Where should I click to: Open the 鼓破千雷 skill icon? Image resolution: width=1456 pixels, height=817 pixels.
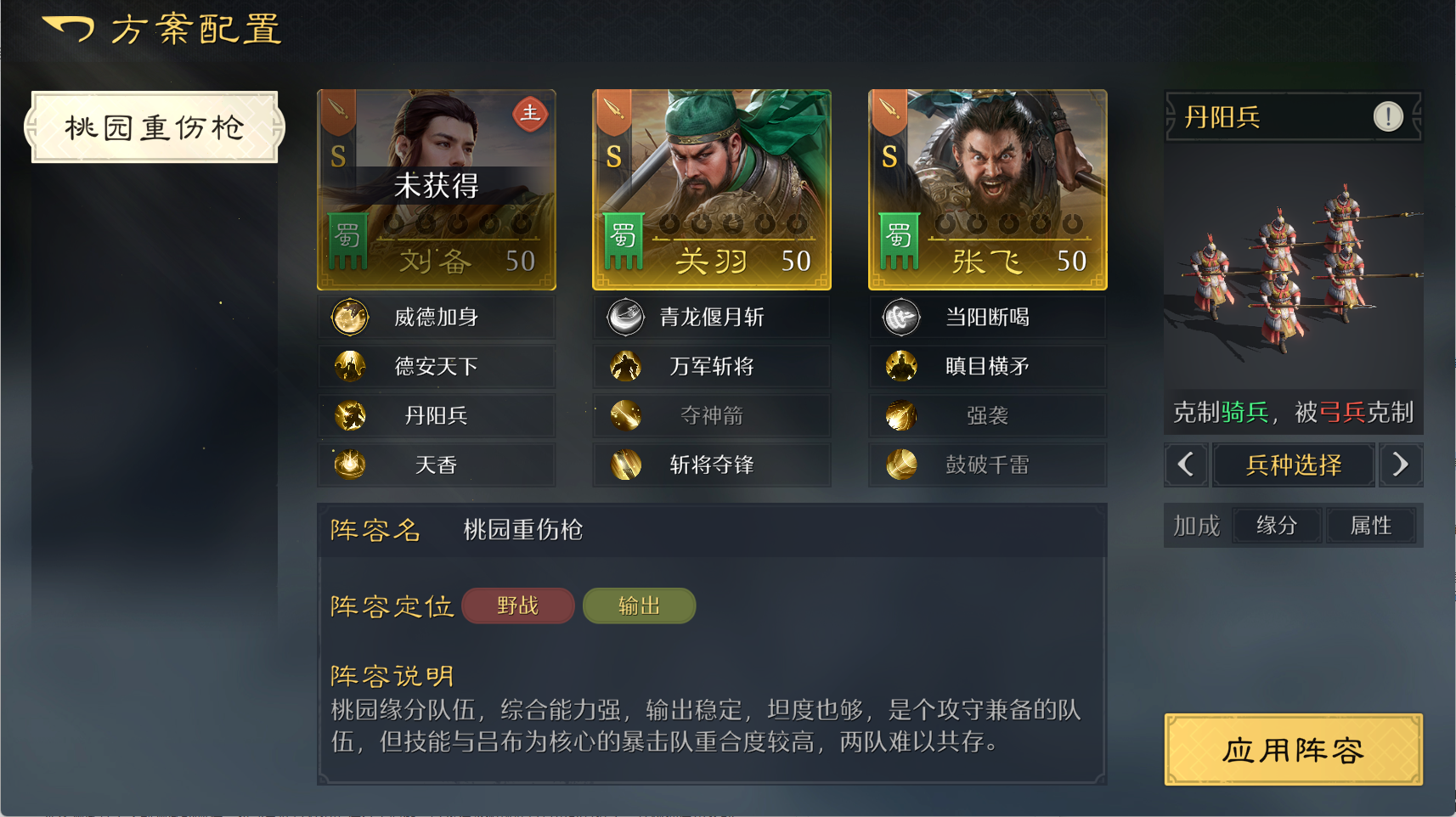pyautogui.click(x=900, y=465)
